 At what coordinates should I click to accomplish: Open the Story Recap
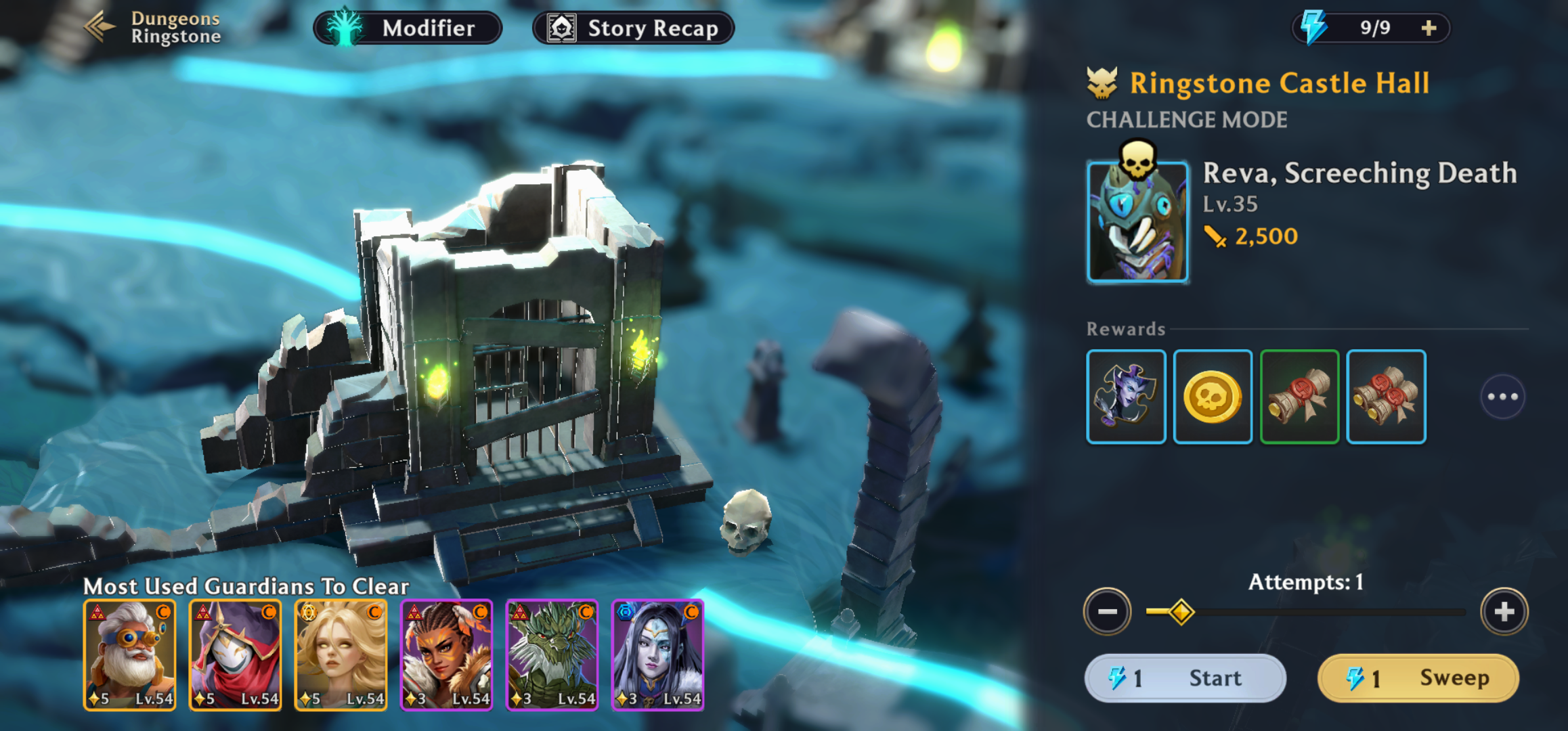click(x=634, y=28)
